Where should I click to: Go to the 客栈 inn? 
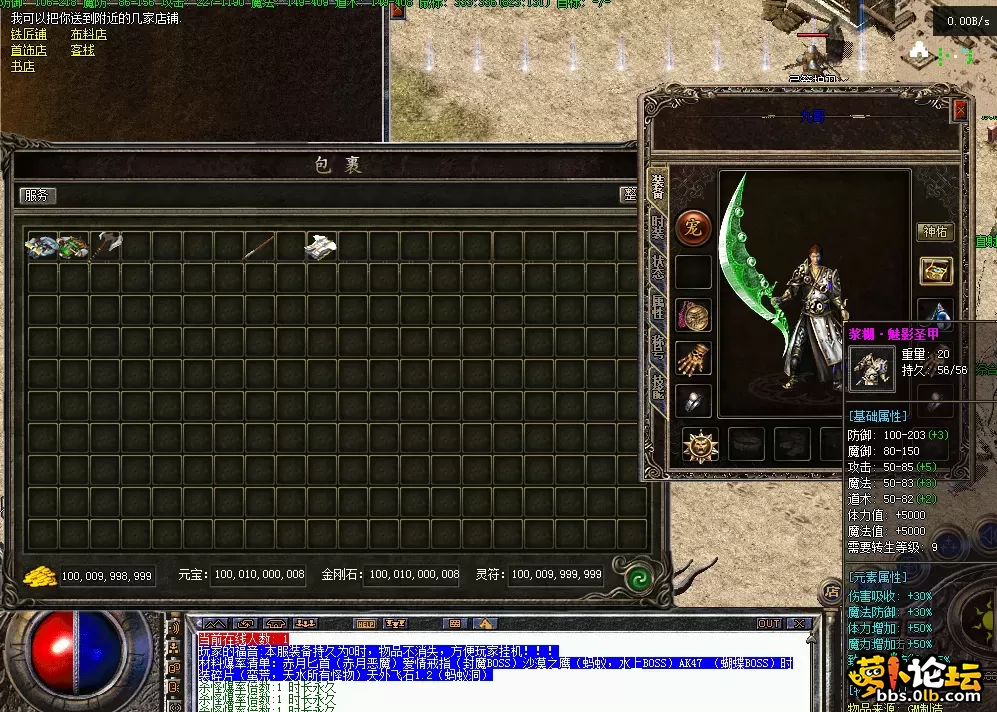[82, 50]
